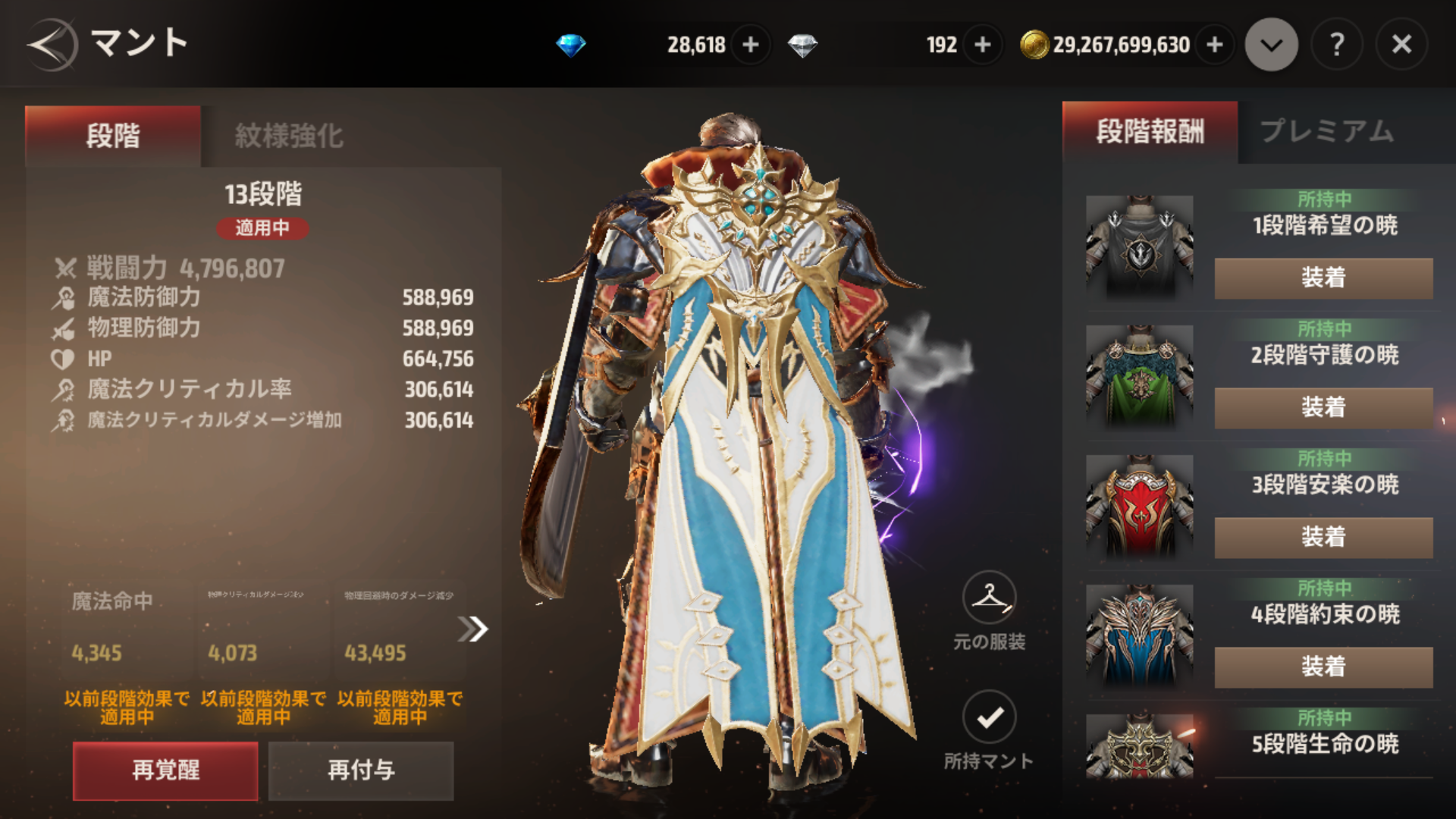This screenshot has height=819, width=1456.
Task: Go back using the arrow beside マント
Action: click(52, 45)
